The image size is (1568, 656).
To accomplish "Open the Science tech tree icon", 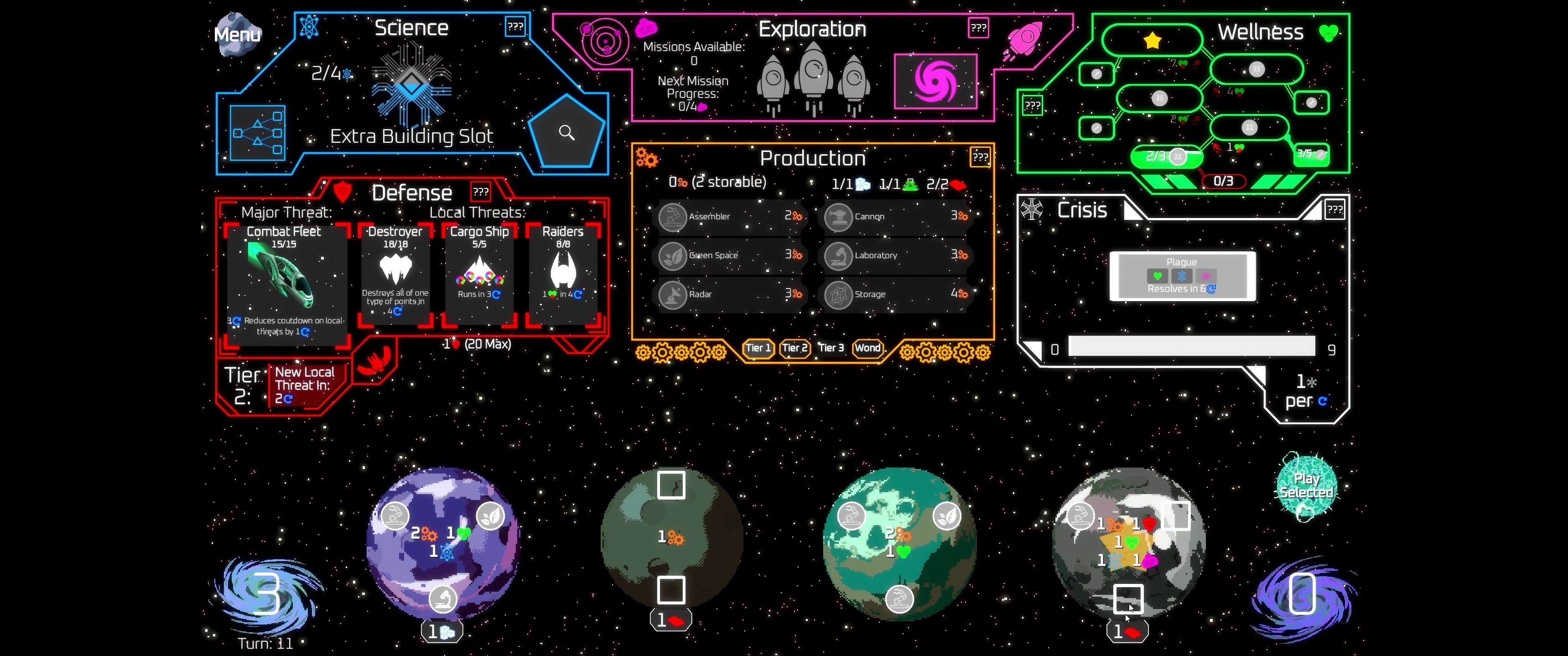I will [x=258, y=133].
